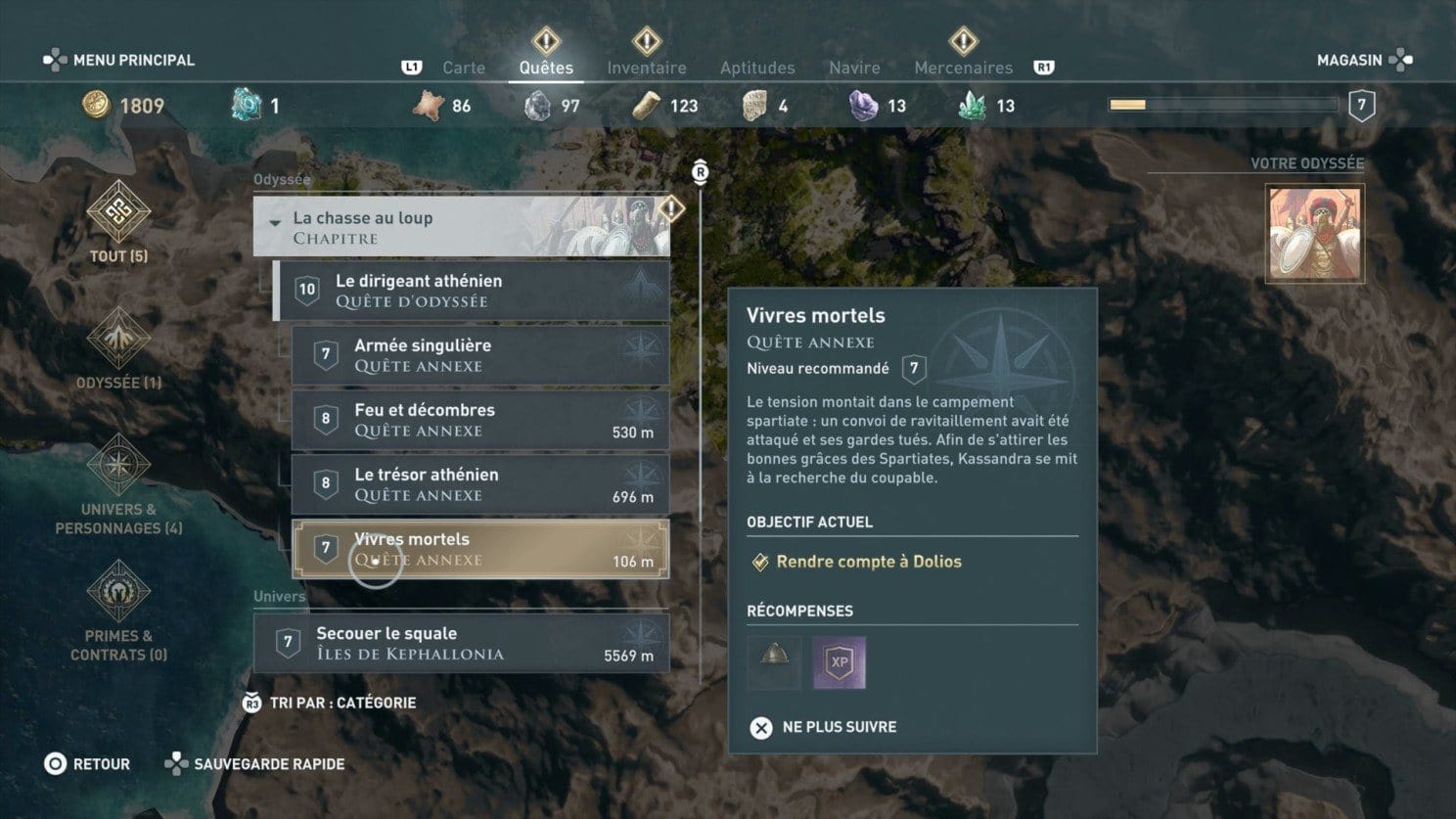The width and height of the screenshot is (1456, 819).
Task: Click the Votre Odyssée portrait thumbnail
Action: point(1314,234)
